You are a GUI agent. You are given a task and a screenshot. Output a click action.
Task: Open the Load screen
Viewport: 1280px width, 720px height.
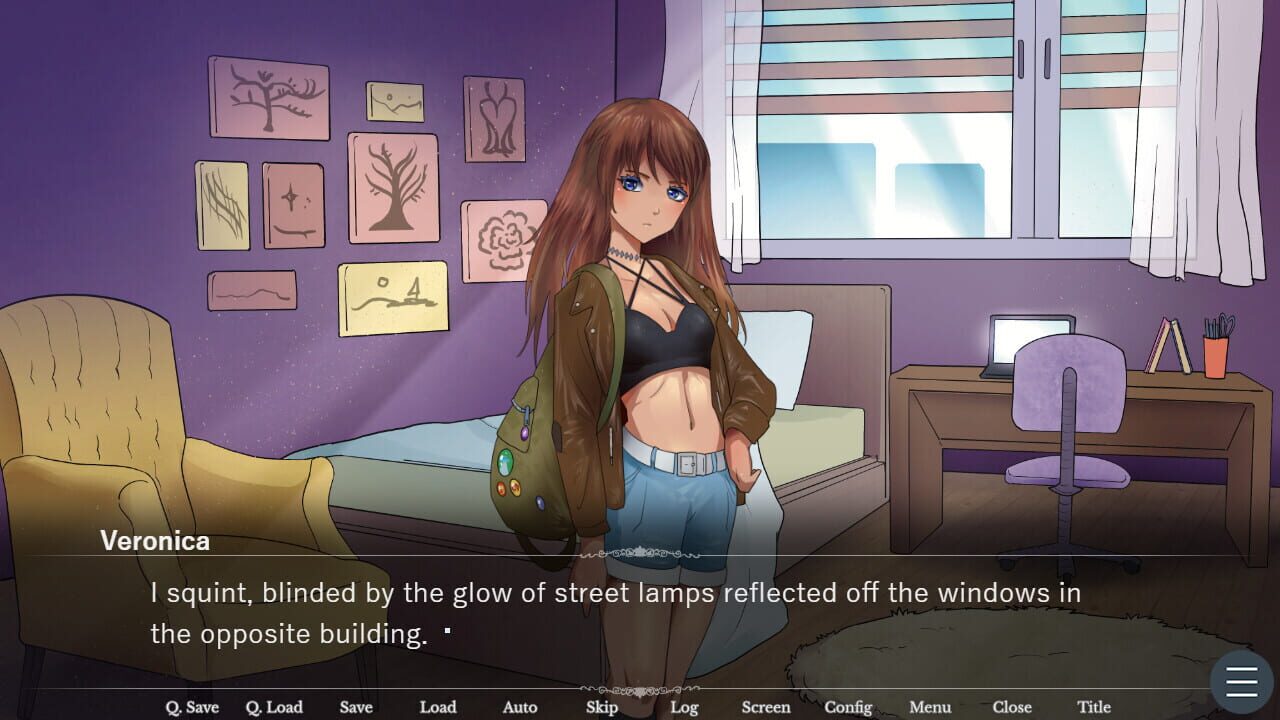[437, 707]
